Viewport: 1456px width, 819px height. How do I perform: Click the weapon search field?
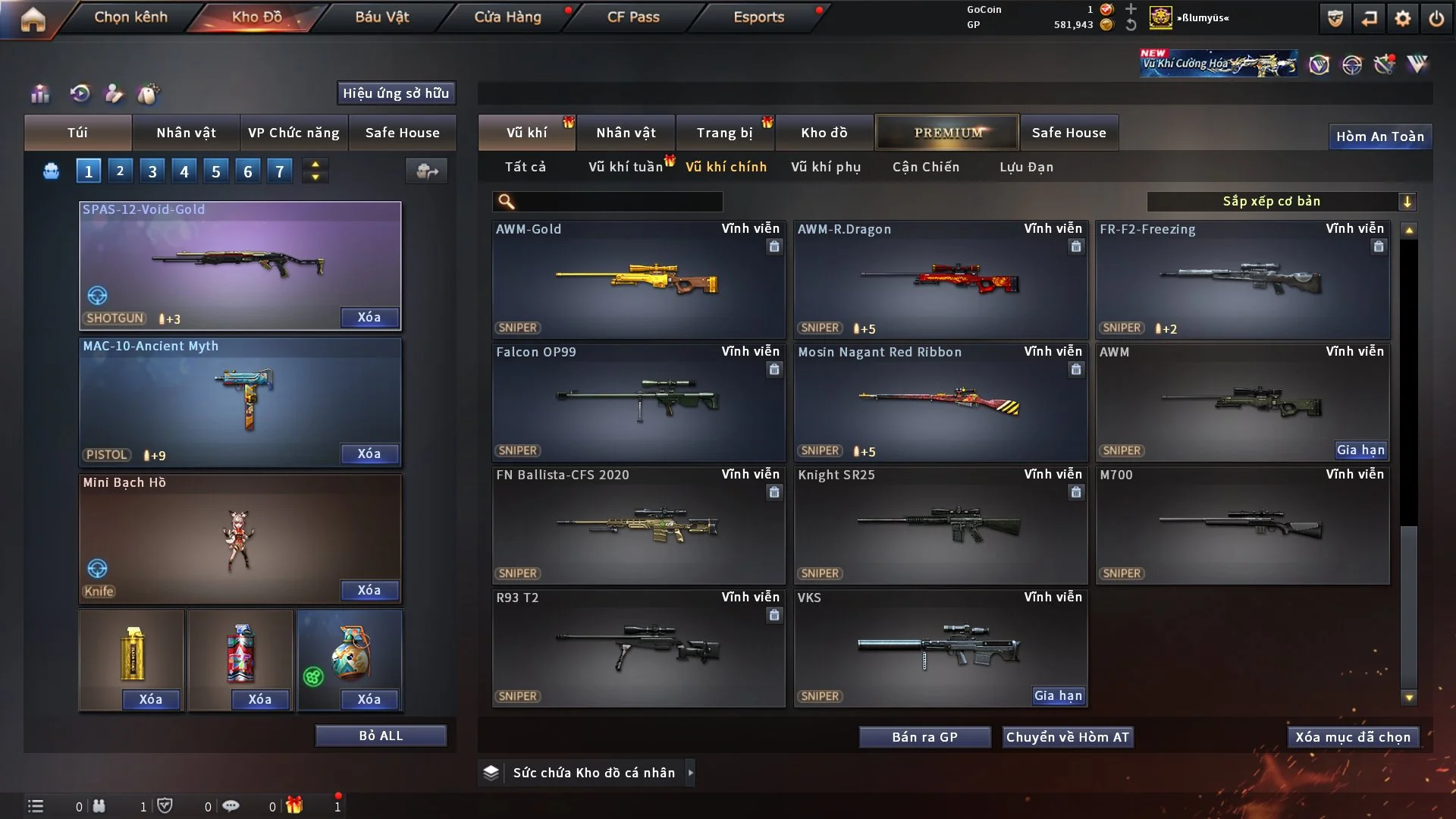(x=618, y=201)
